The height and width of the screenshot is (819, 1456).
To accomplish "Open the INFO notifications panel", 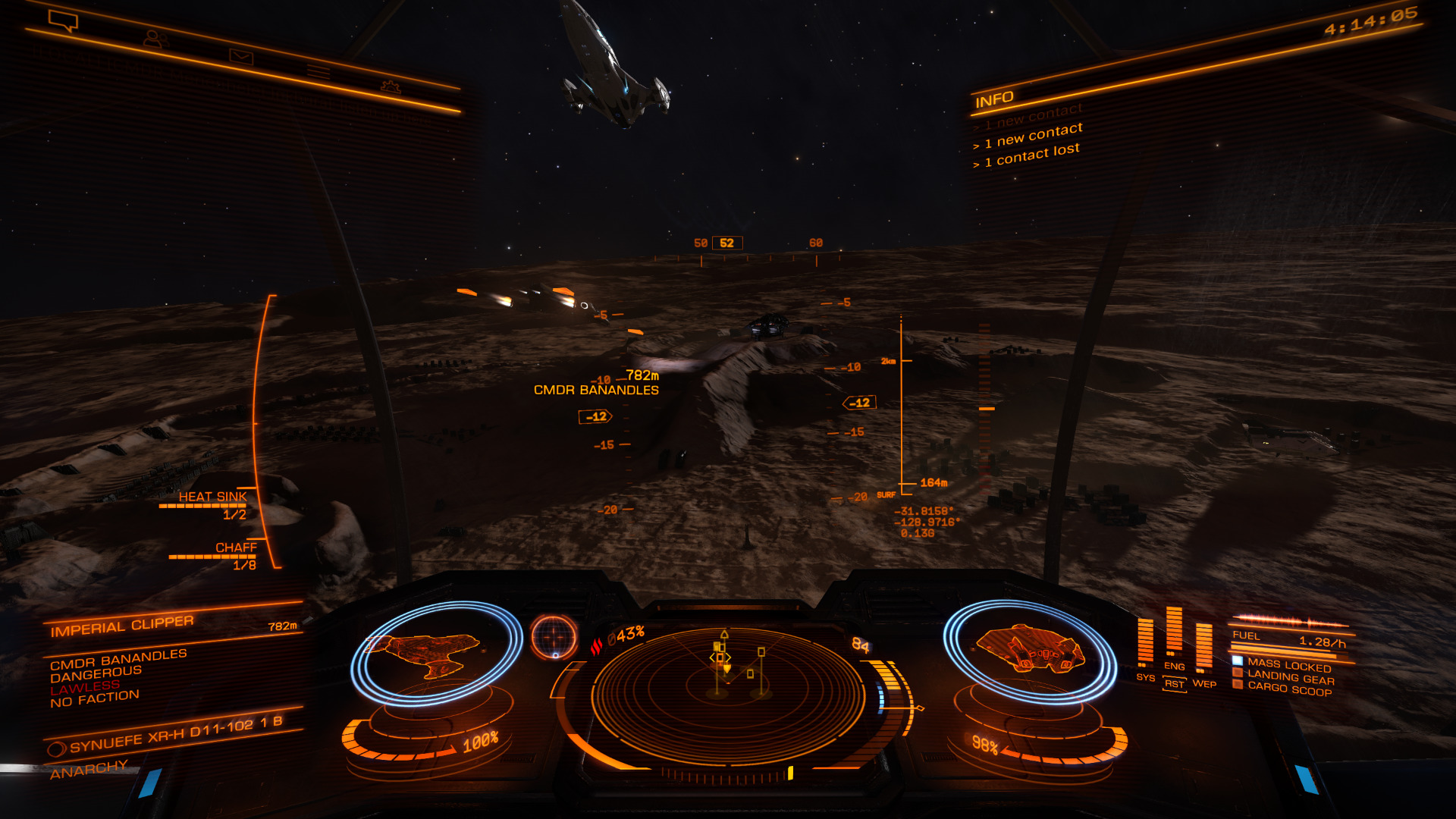I will pos(994,99).
